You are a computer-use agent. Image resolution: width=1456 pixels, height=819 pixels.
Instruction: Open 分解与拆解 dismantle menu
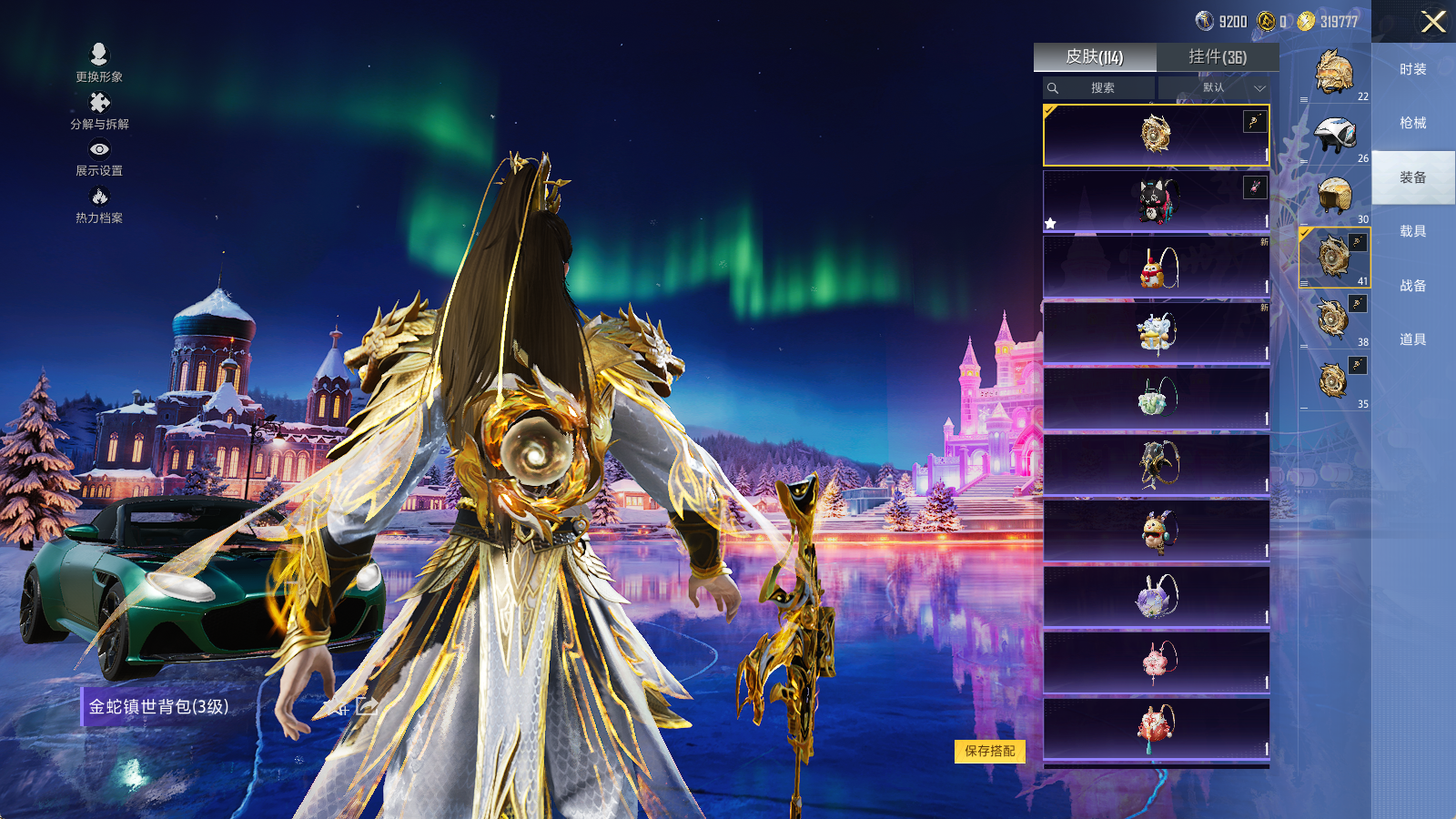99,111
